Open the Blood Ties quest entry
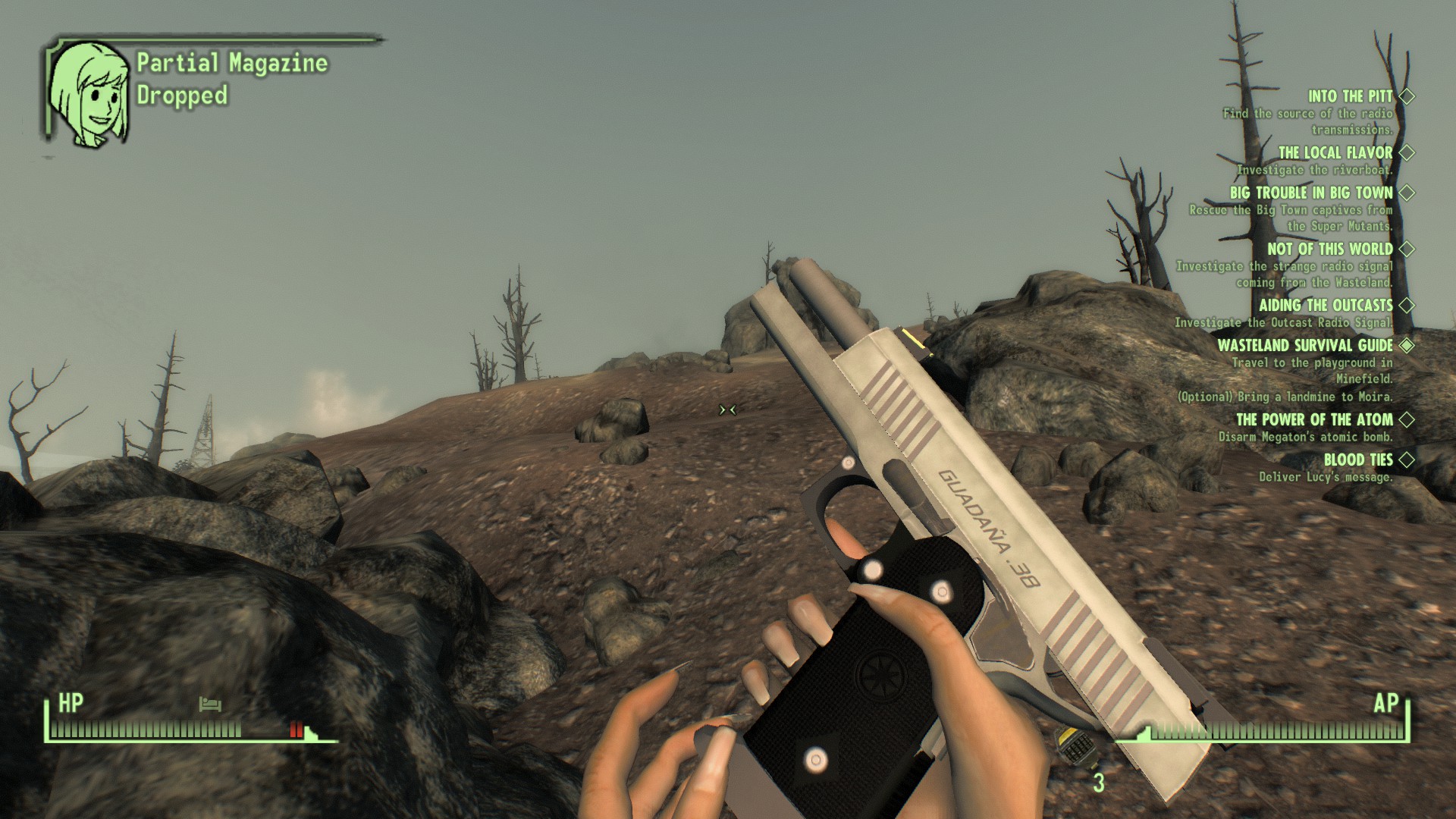 pyautogui.click(x=1357, y=460)
